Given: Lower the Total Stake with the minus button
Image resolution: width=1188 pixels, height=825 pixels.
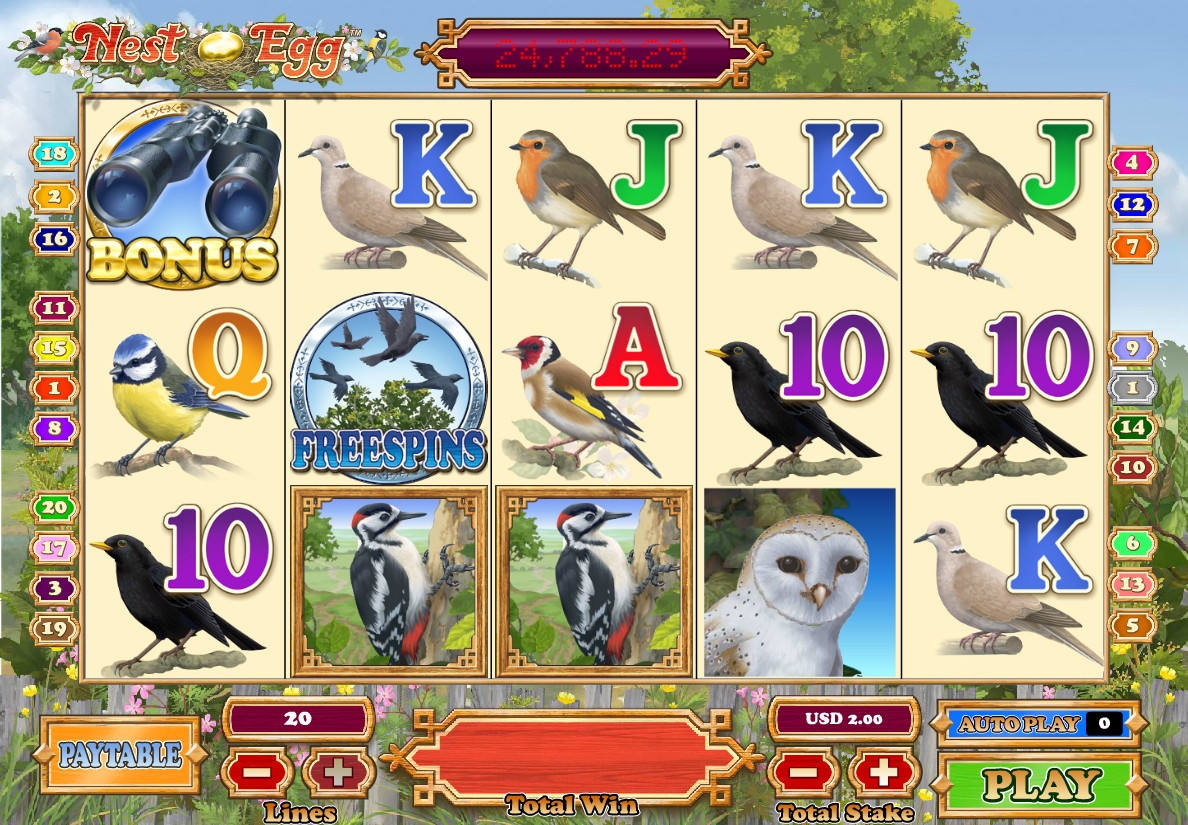Looking at the screenshot, I should [x=803, y=773].
